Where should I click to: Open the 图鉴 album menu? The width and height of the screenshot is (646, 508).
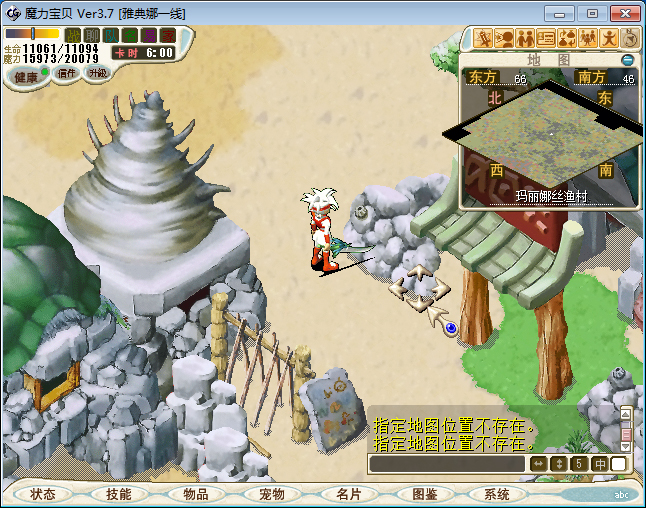(424, 494)
